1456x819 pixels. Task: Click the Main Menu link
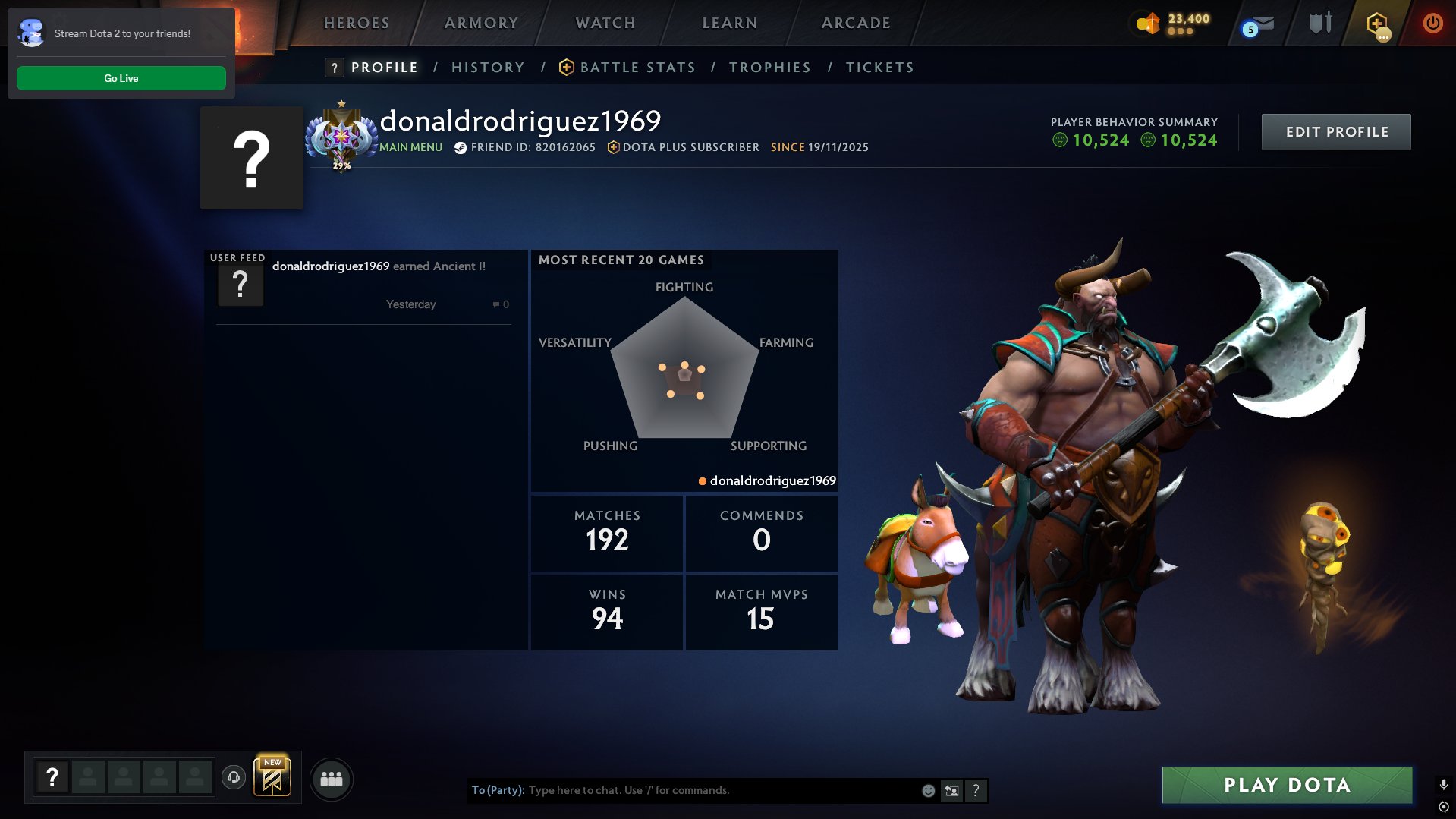[x=410, y=147]
